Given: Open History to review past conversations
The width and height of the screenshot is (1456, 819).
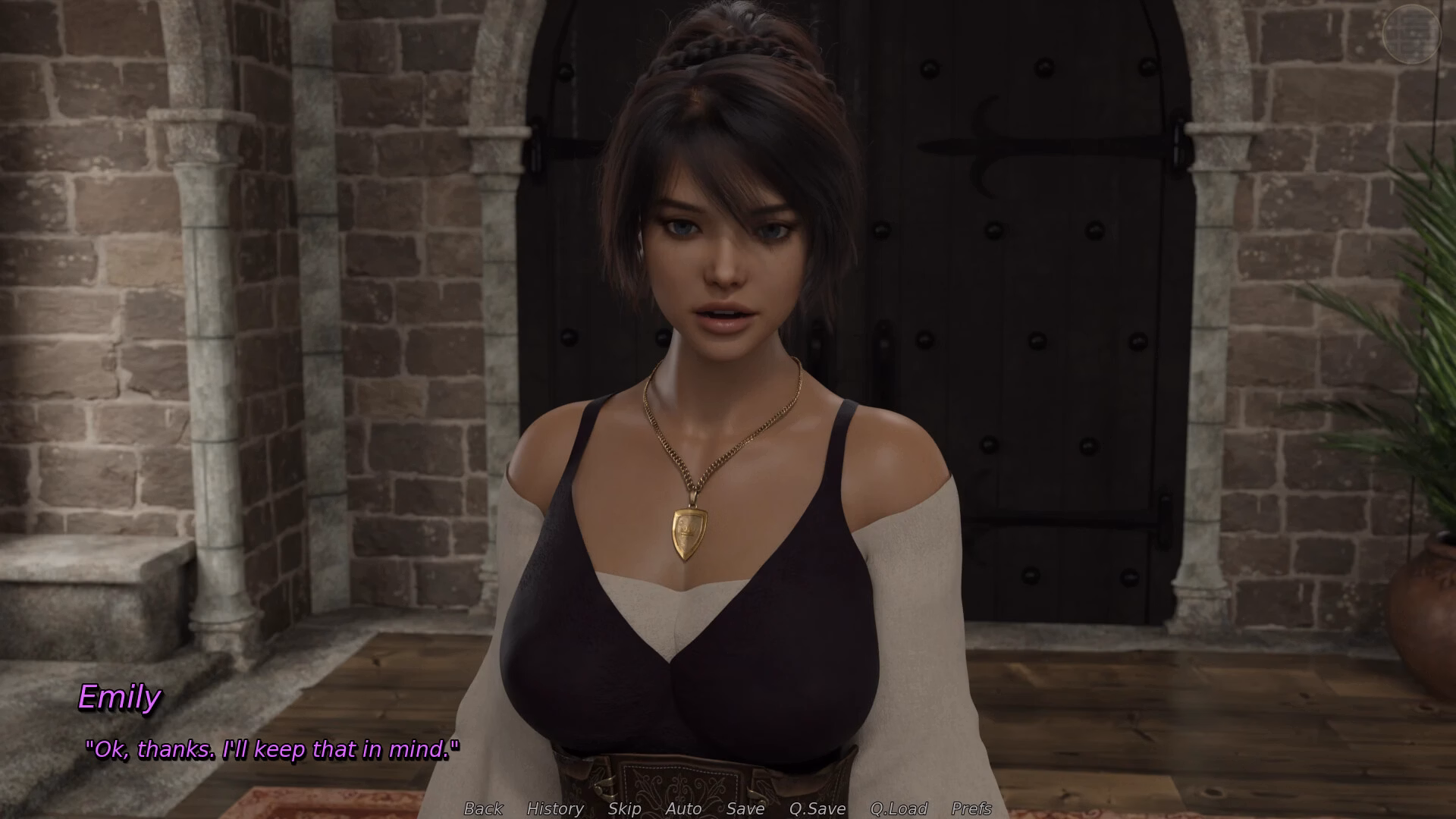Looking at the screenshot, I should pos(556,808).
